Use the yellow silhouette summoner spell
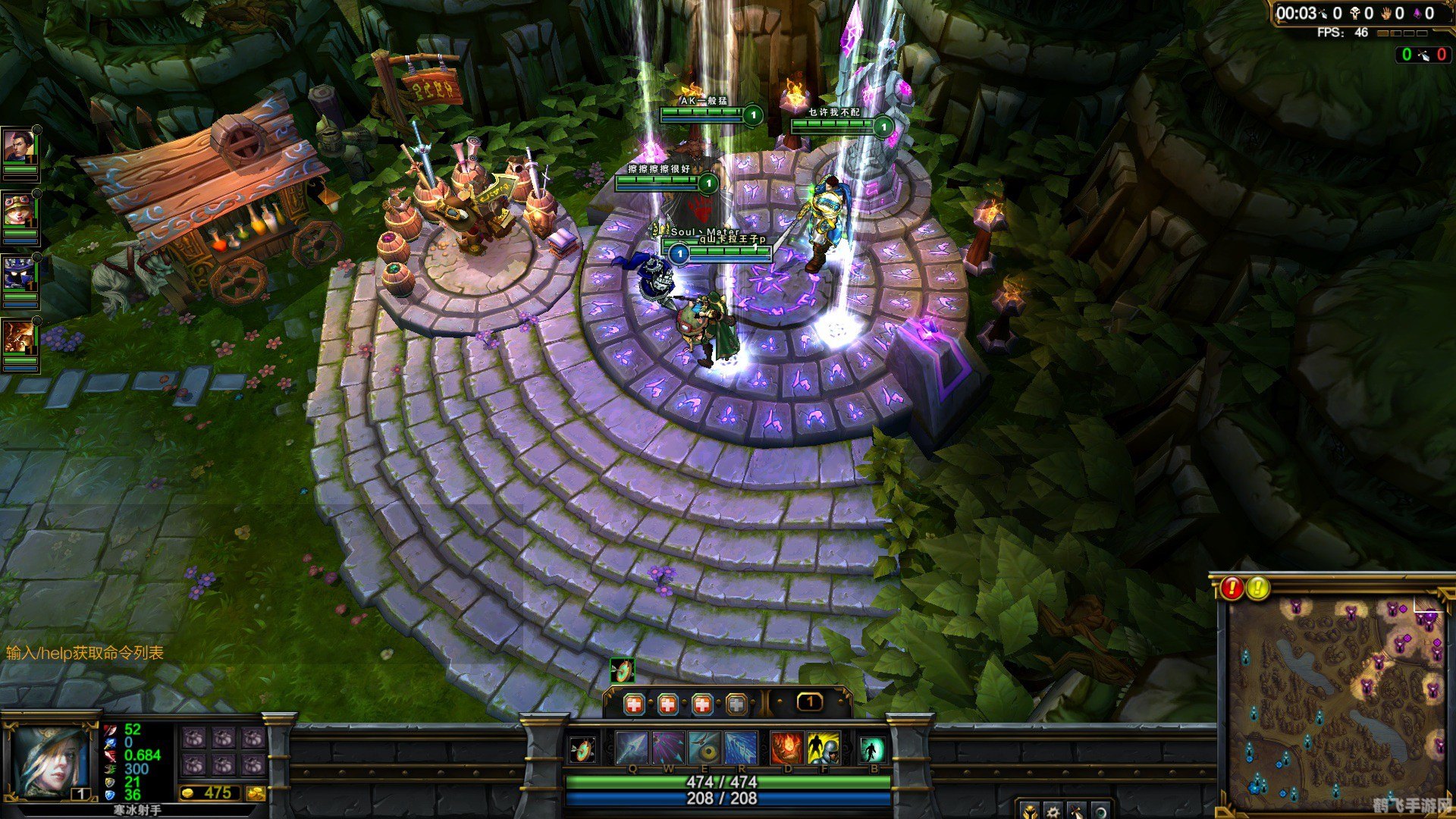The image size is (1456, 819). (x=823, y=748)
